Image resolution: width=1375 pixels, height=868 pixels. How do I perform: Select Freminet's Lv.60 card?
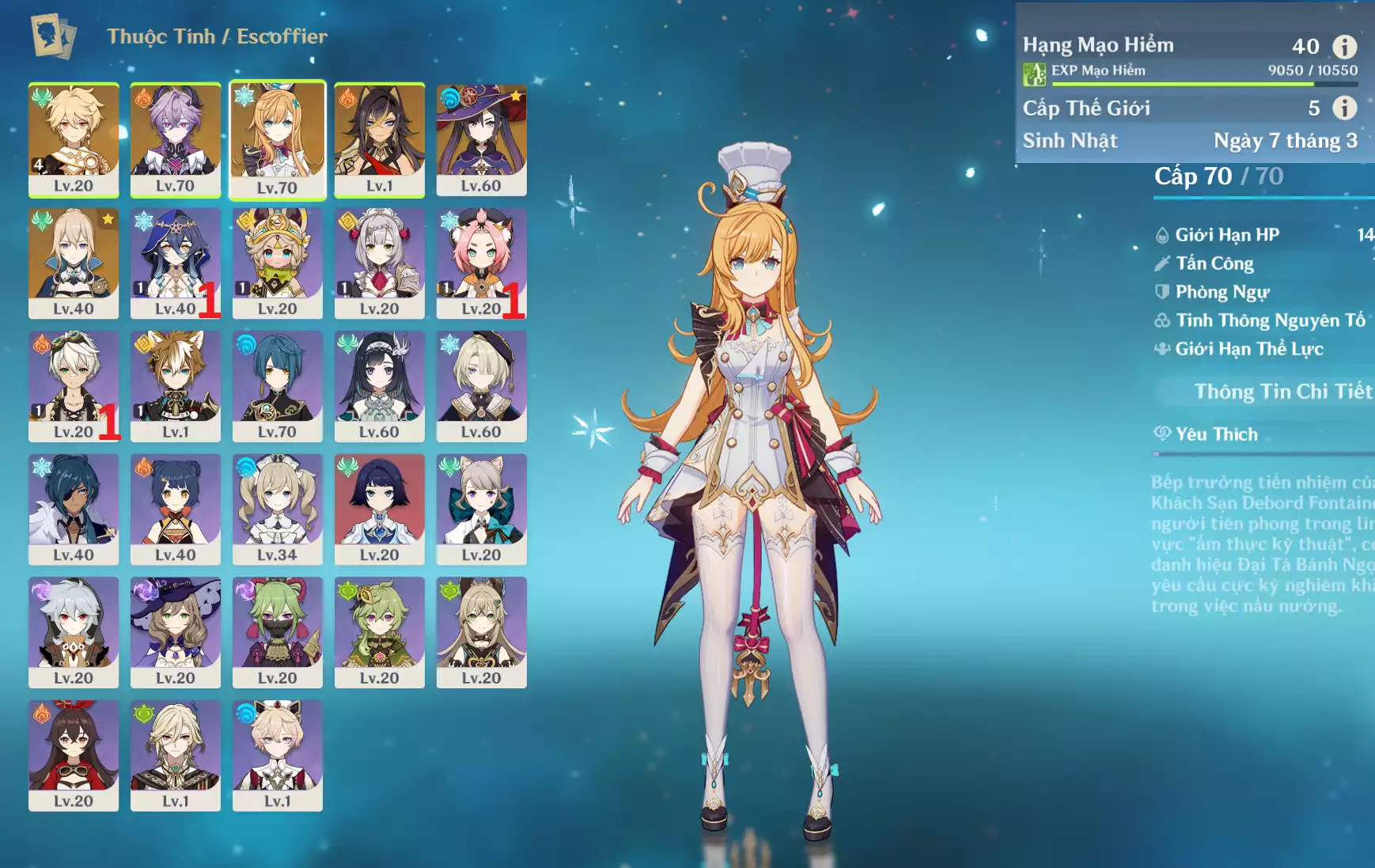(481, 385)
